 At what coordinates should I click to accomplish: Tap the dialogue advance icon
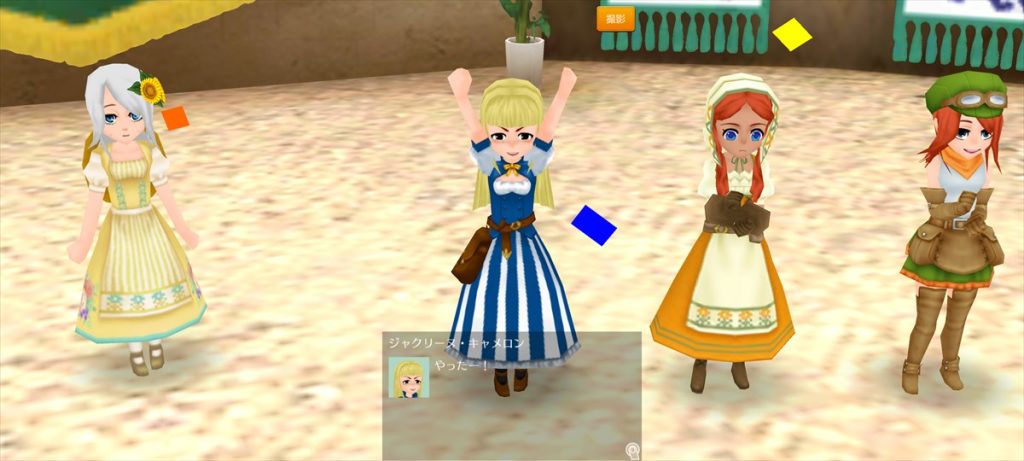click(632, 450)
